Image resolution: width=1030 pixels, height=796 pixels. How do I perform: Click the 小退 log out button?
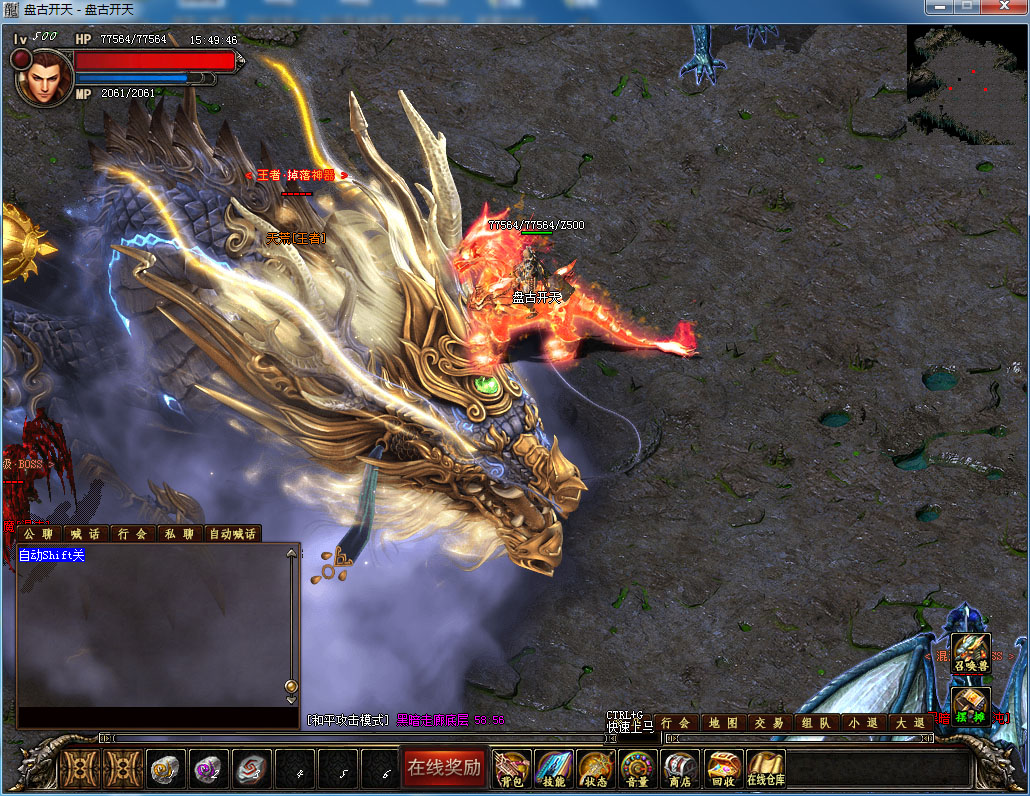[x=861, y=722]
